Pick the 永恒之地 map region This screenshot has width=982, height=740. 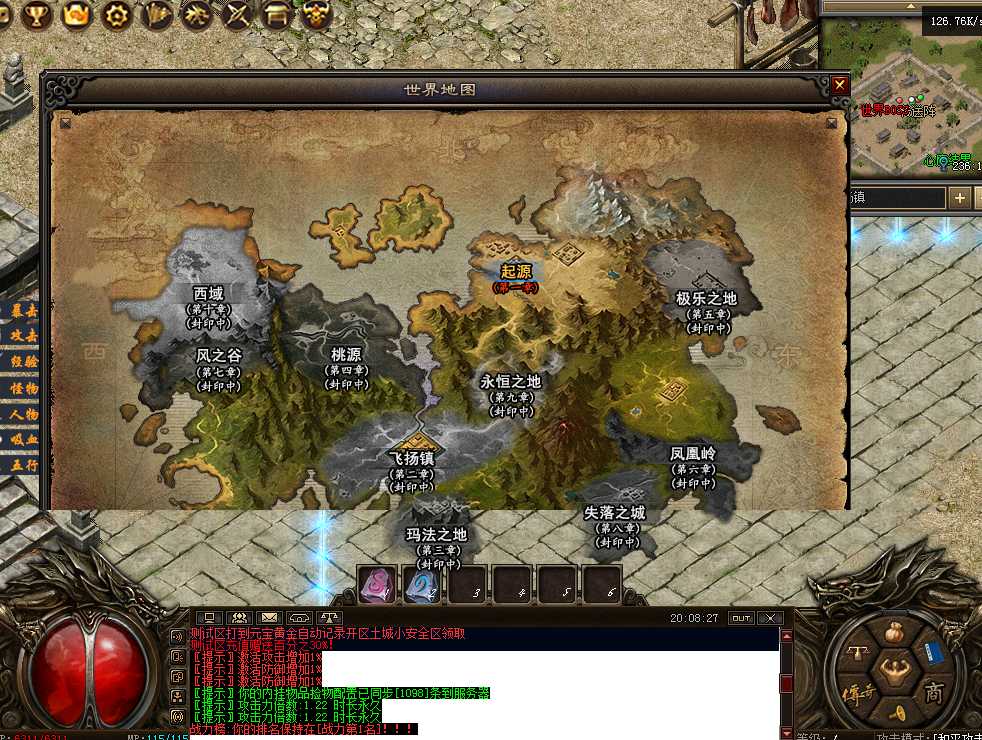tap(510, 382)
